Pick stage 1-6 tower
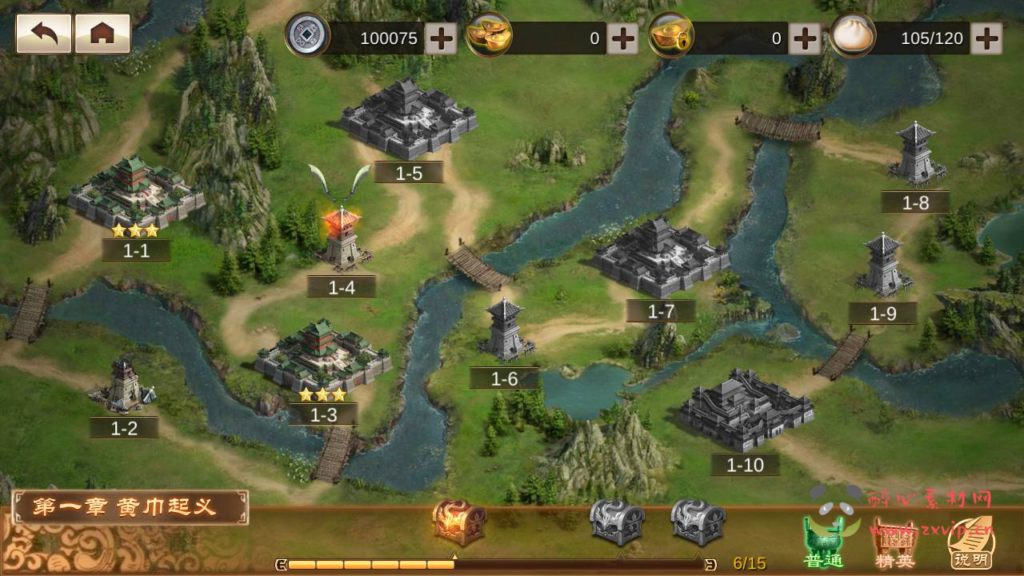The image size is (1024, 576). [x=506, y=332]
